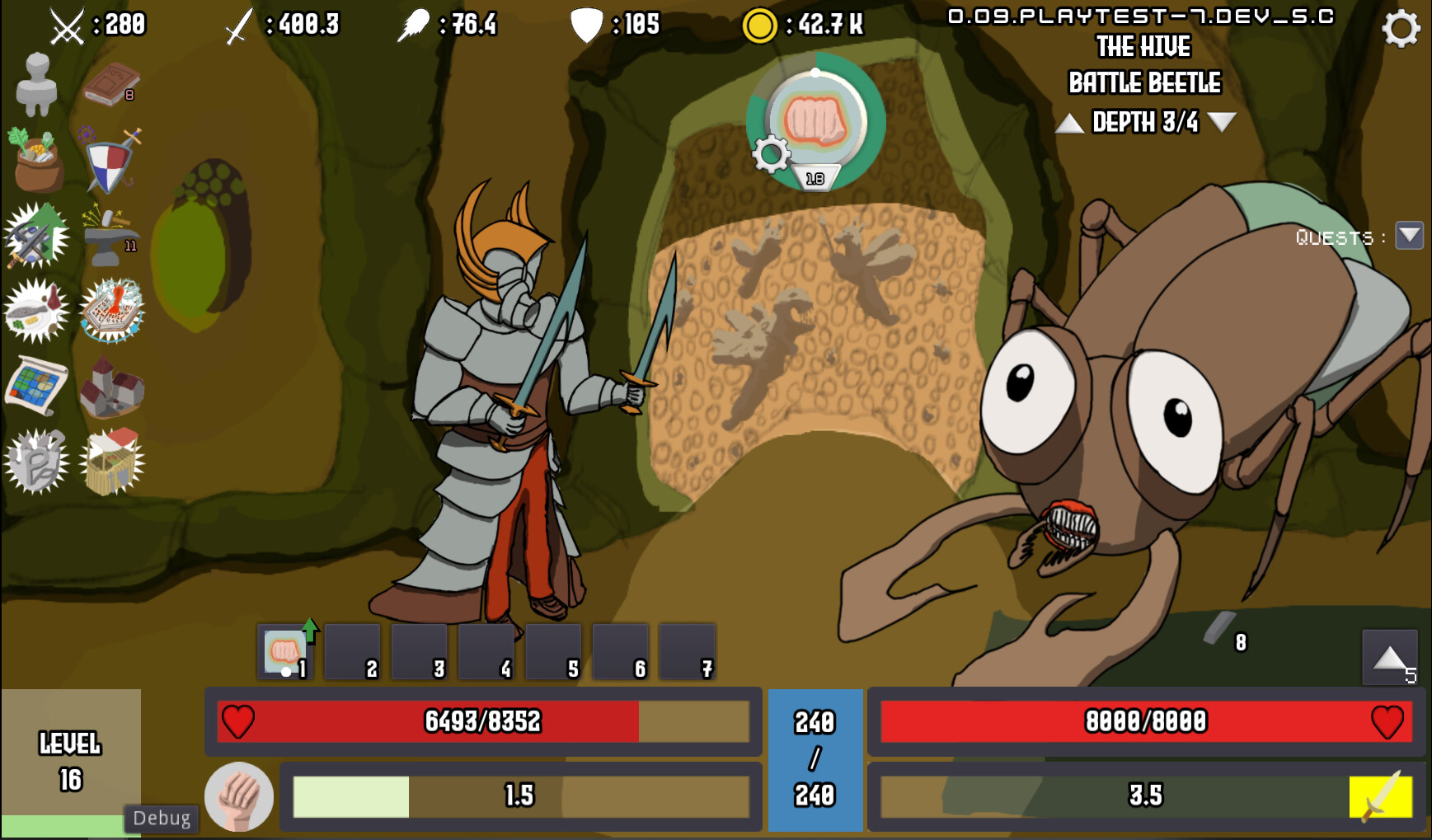This screenshot has height=840, width=1432.
Task: Click the Debug button
Action: pyautogui.click(x=162, y=818)
